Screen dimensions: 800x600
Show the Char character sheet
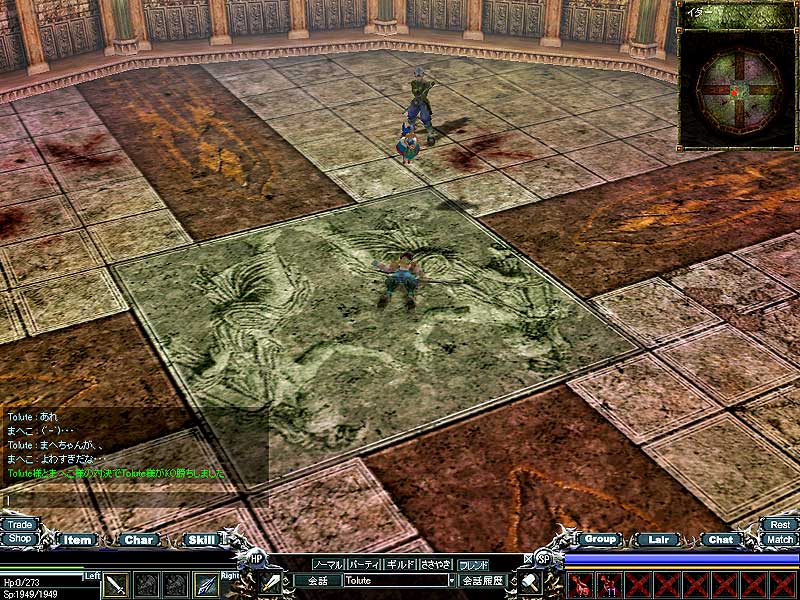click(x=139, y=540)
